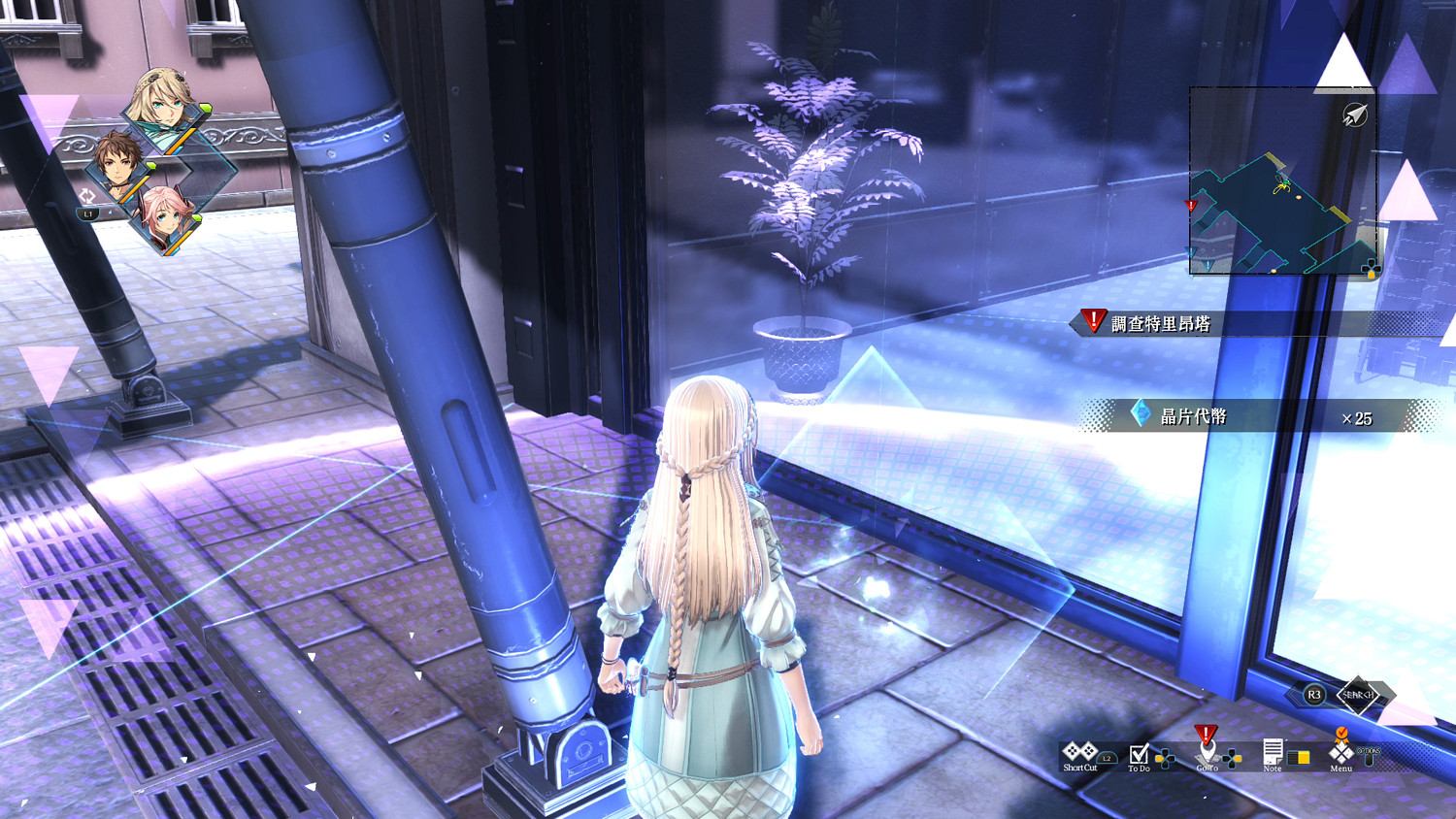Click the Menu d-pad icon beside OPTIONS
This screenshot has height=819, width=1456.
click(x=1341, y=755)
